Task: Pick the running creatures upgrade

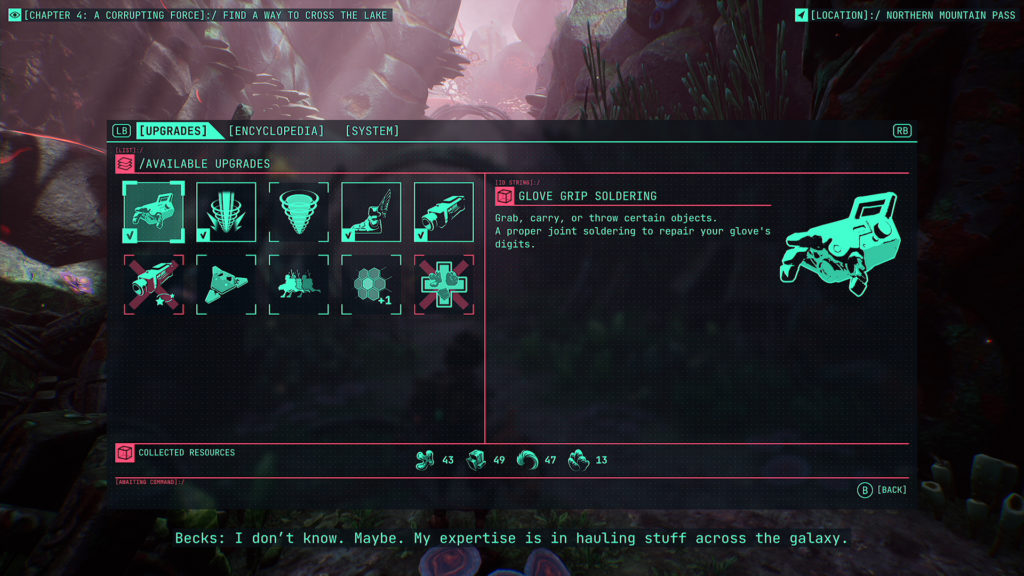Action: pyautogui.click(x=298, y=284)
